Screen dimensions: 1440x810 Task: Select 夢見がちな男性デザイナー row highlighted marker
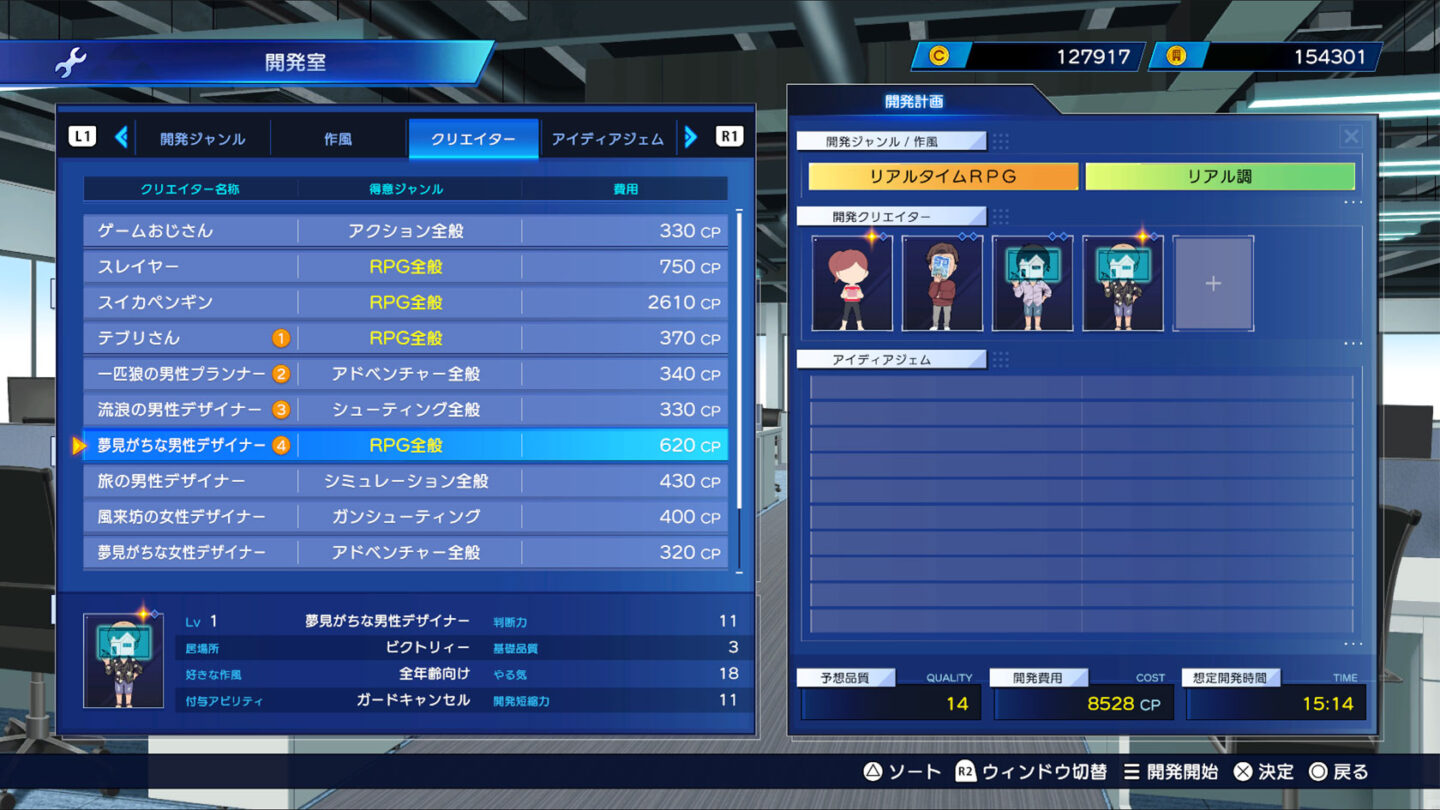(80, 445)
